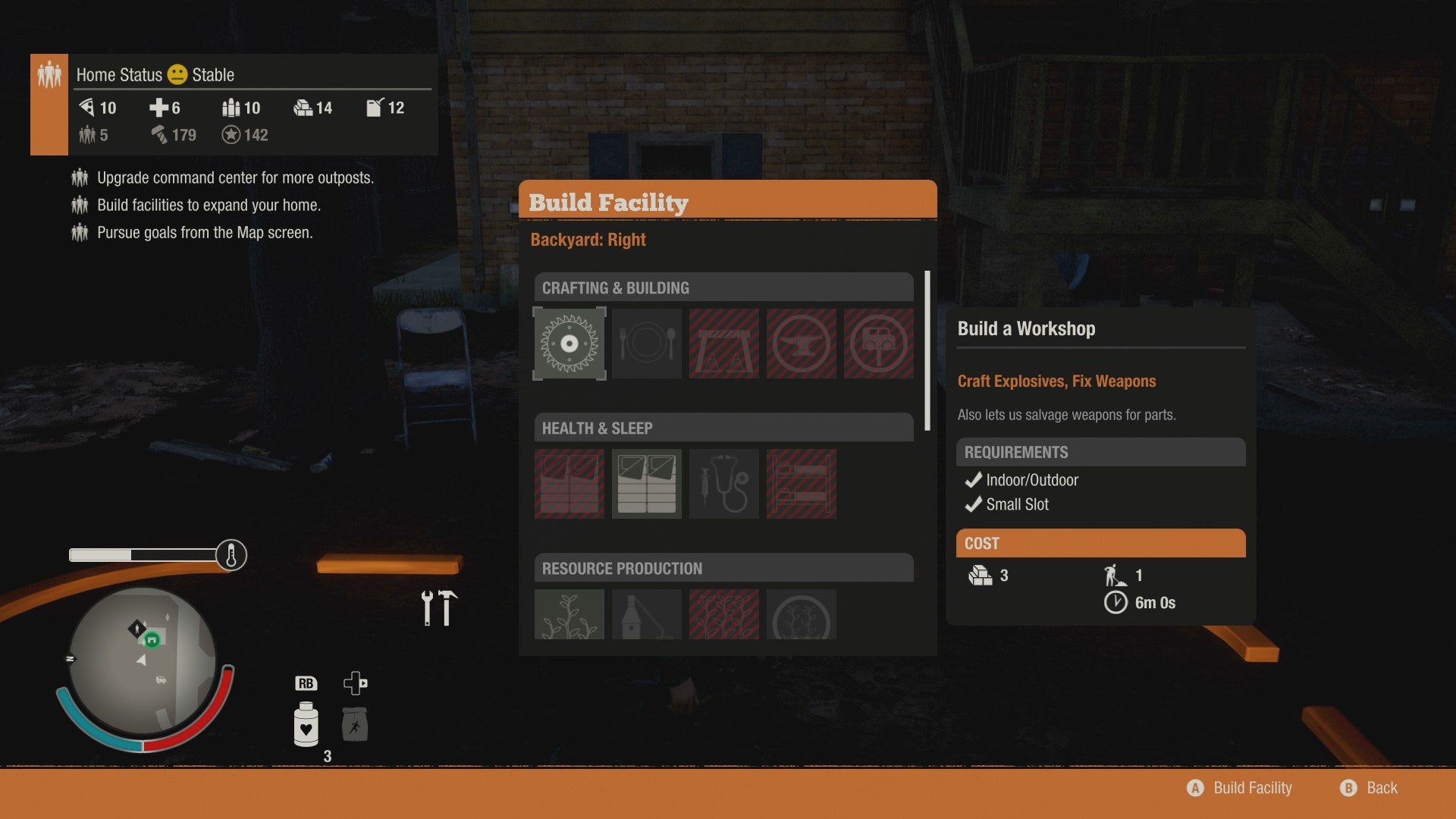The image size is (1456, 819).
Task: Expand the Resource Production section header
Action: 723,567
